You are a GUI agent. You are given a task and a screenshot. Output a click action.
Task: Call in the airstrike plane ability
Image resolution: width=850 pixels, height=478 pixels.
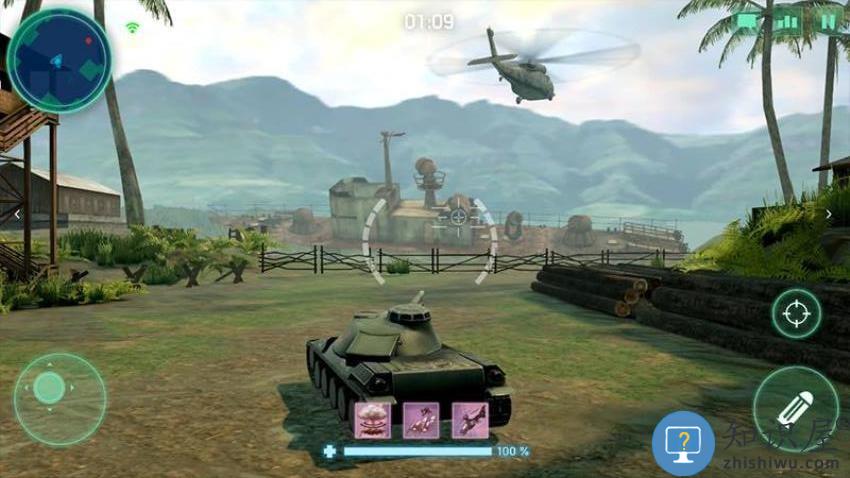coord(469,420)
